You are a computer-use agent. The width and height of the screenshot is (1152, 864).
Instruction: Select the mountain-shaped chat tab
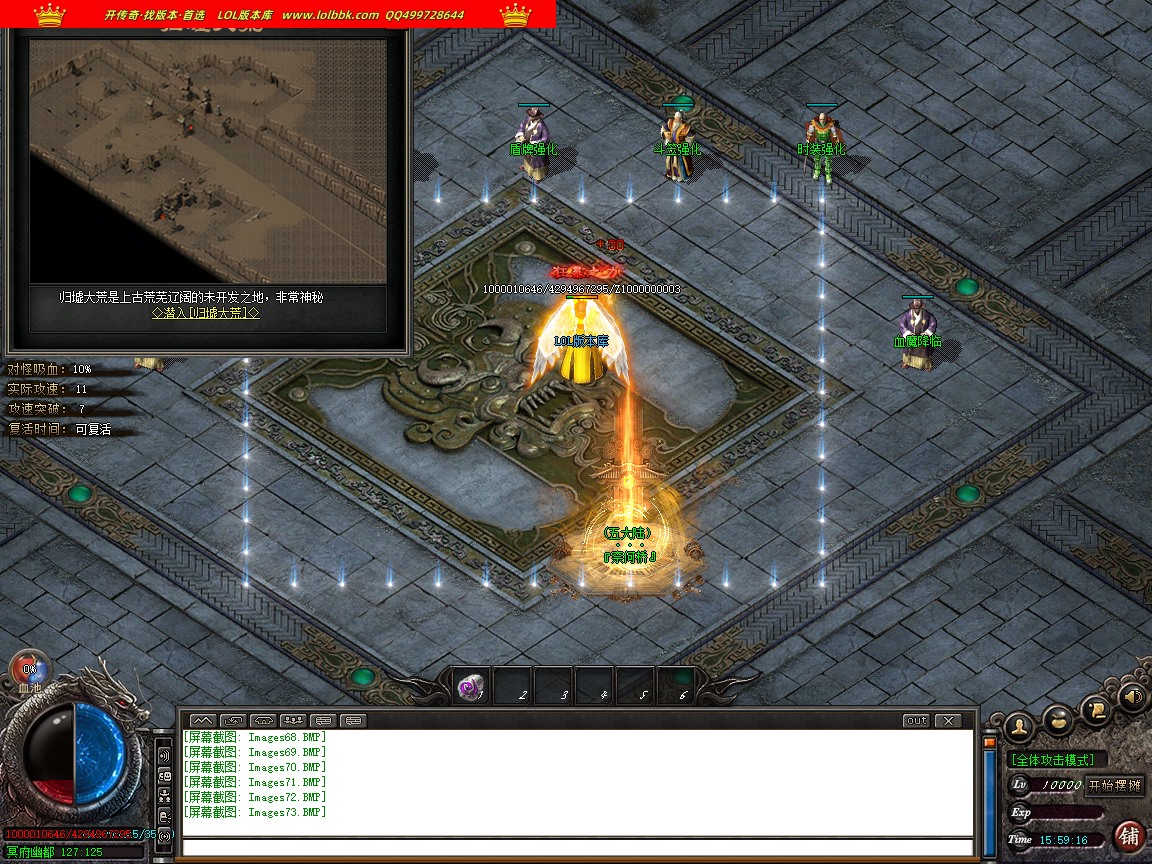(203, 720)
